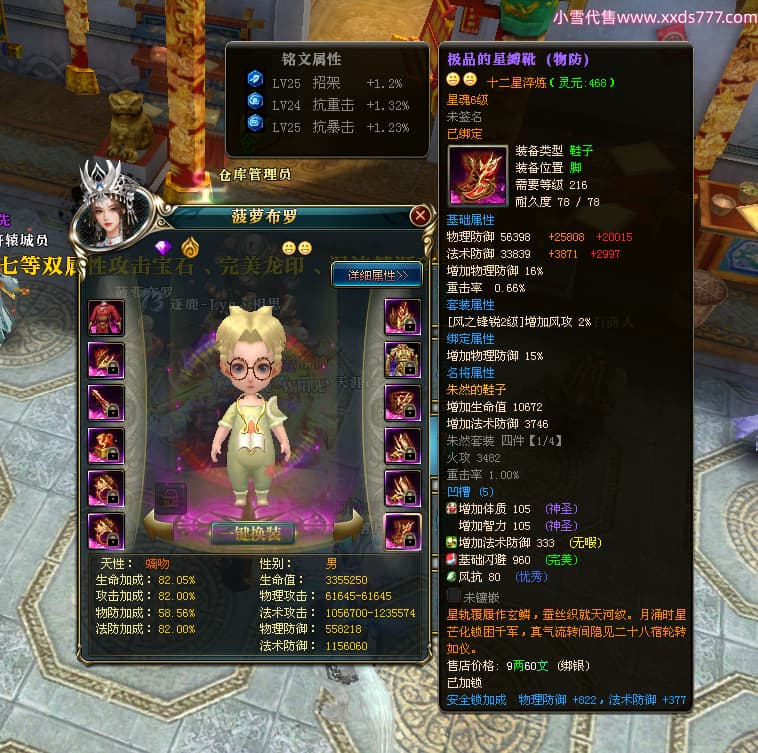The width and height of the screenshot is (758, 753).
Task: Click the purple gem icon under the name
Action: [163, 247]
